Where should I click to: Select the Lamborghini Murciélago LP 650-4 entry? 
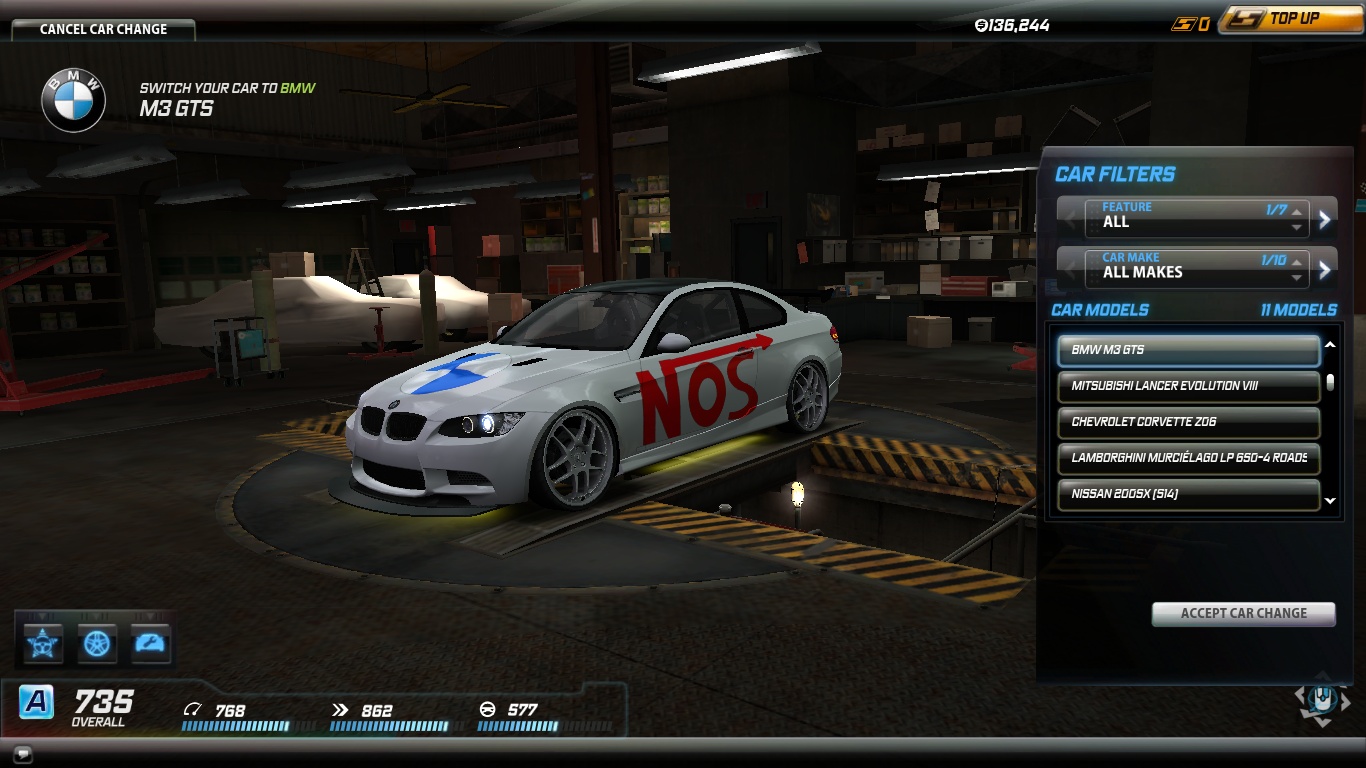(x=1188, y=458)
